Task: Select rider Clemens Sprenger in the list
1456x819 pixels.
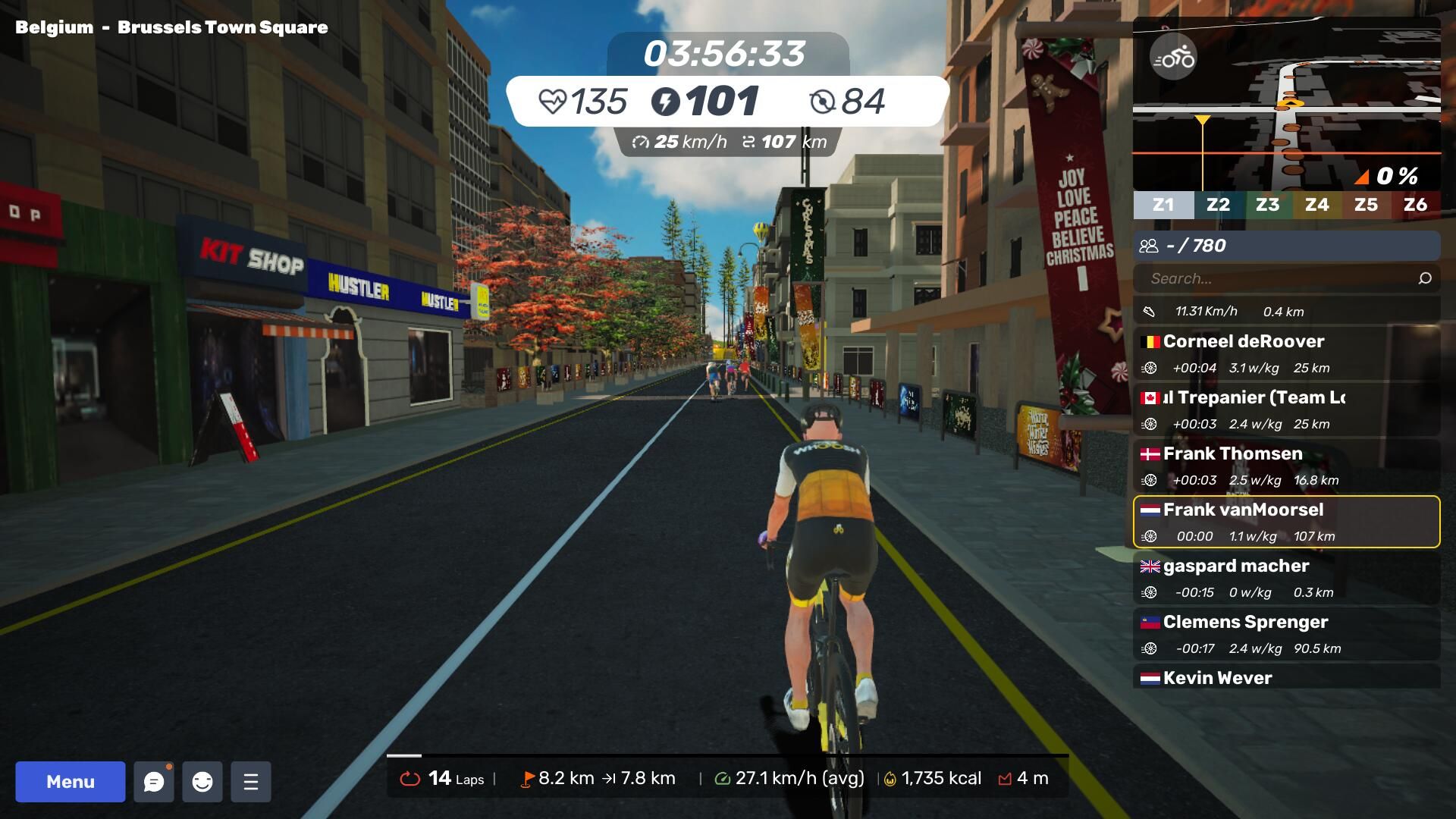Action: (1286, 635)
